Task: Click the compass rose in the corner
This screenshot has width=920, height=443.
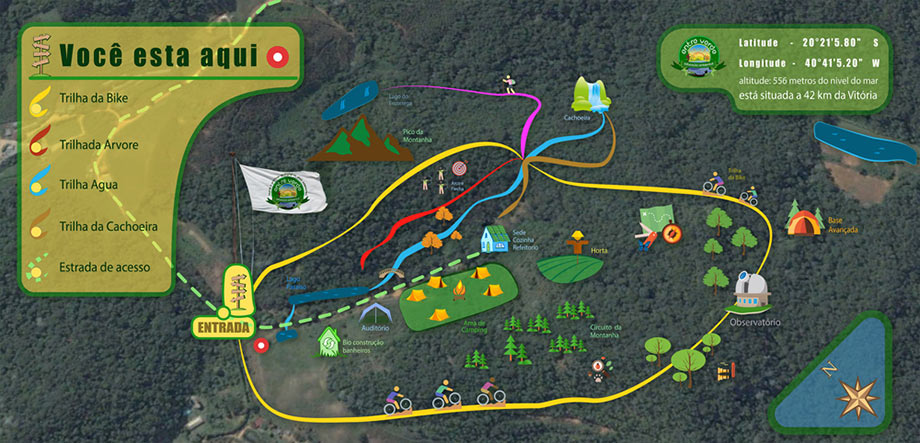Action: (x=859, y=396)
